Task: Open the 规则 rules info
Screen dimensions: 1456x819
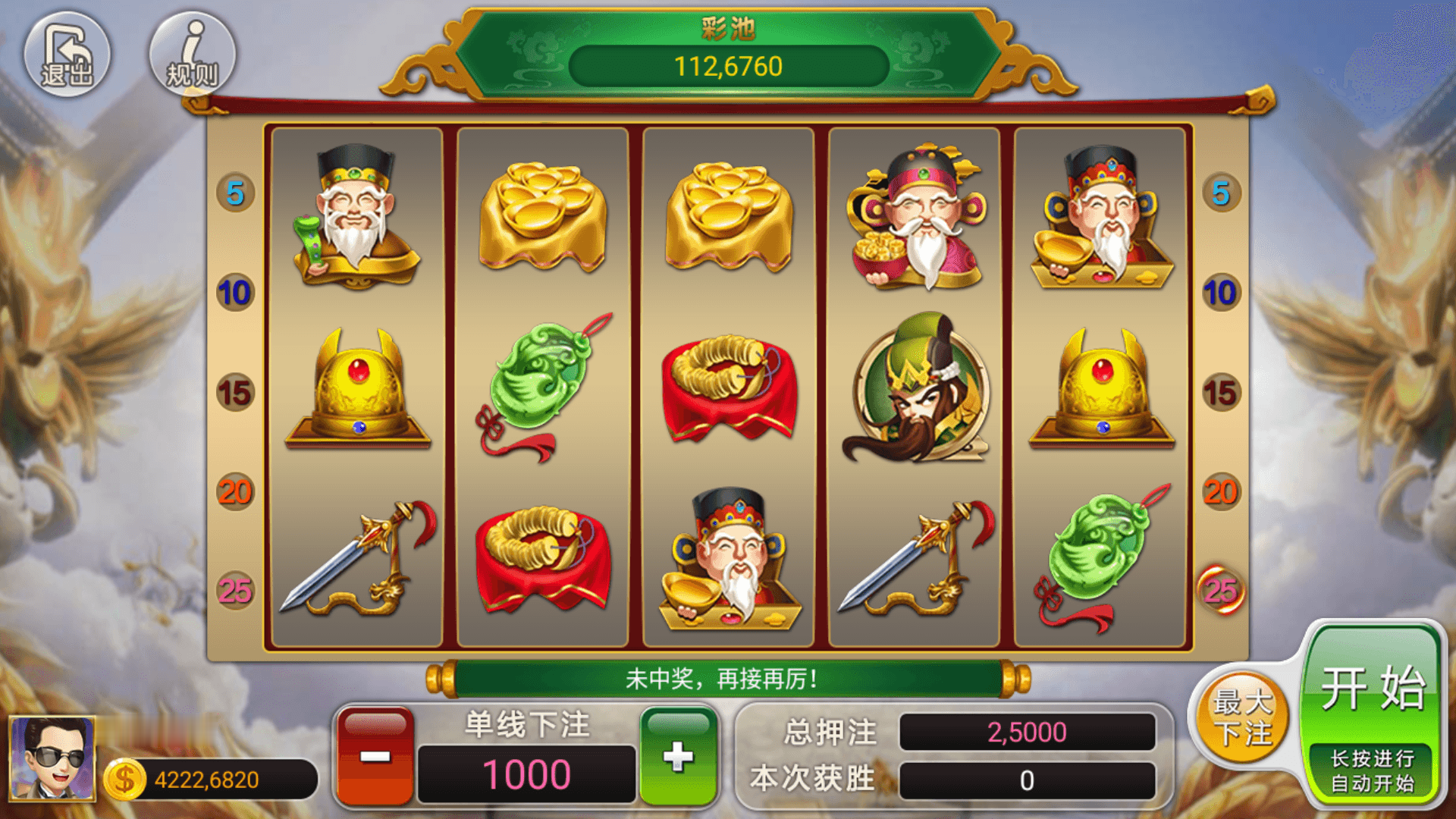Action: click(x=193, y=55)
